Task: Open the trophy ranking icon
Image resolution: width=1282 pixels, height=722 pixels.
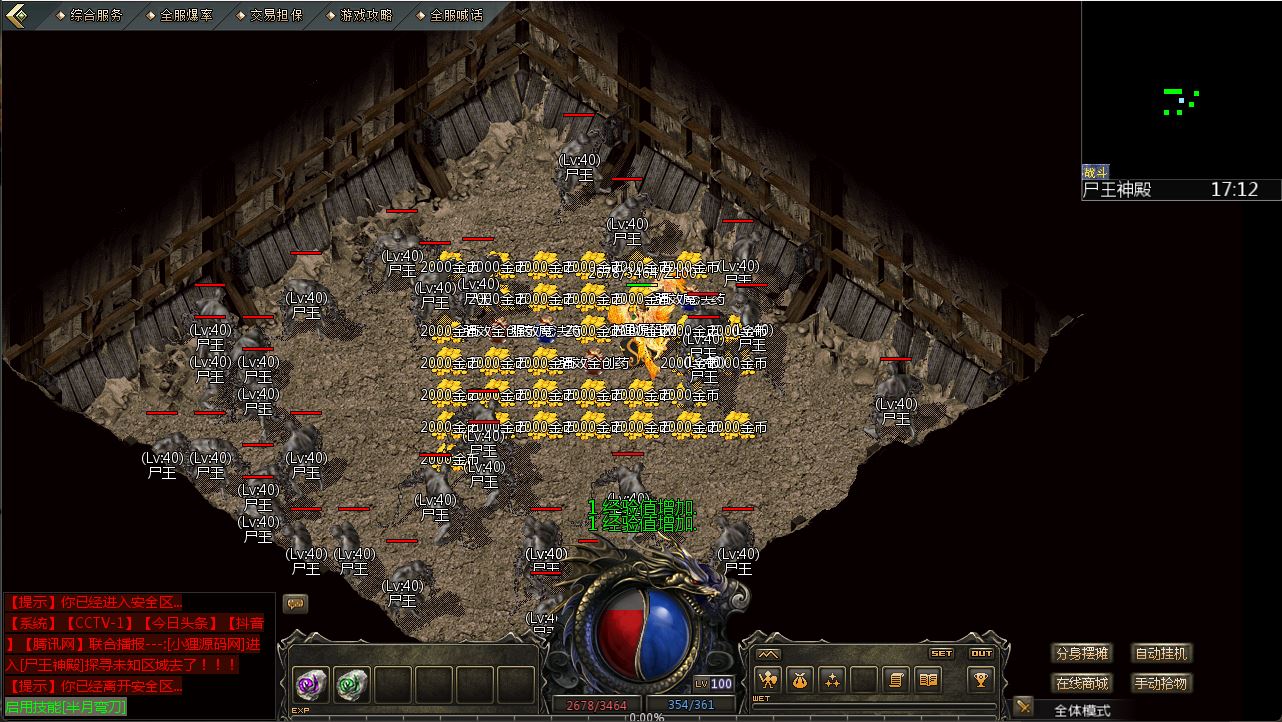Action: coord(981,680)
